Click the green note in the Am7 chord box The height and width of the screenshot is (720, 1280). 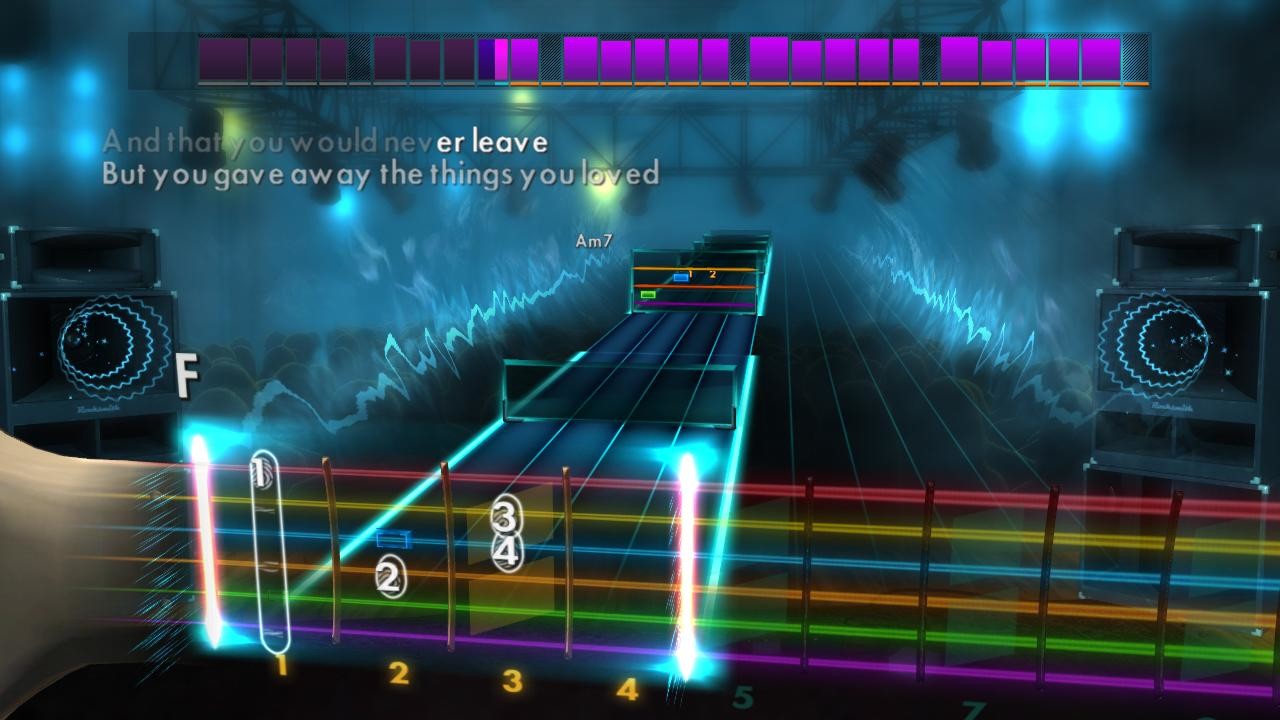pos(646,295)
